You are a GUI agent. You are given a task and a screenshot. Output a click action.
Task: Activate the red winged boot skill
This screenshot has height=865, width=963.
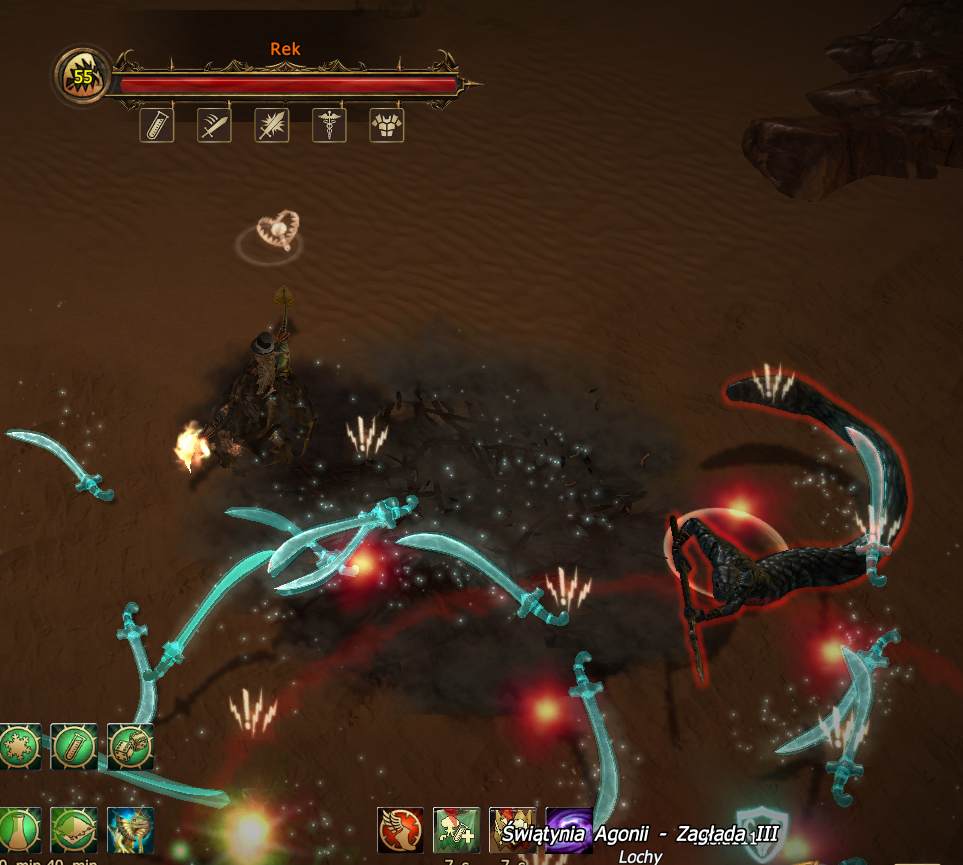(401, 831)
